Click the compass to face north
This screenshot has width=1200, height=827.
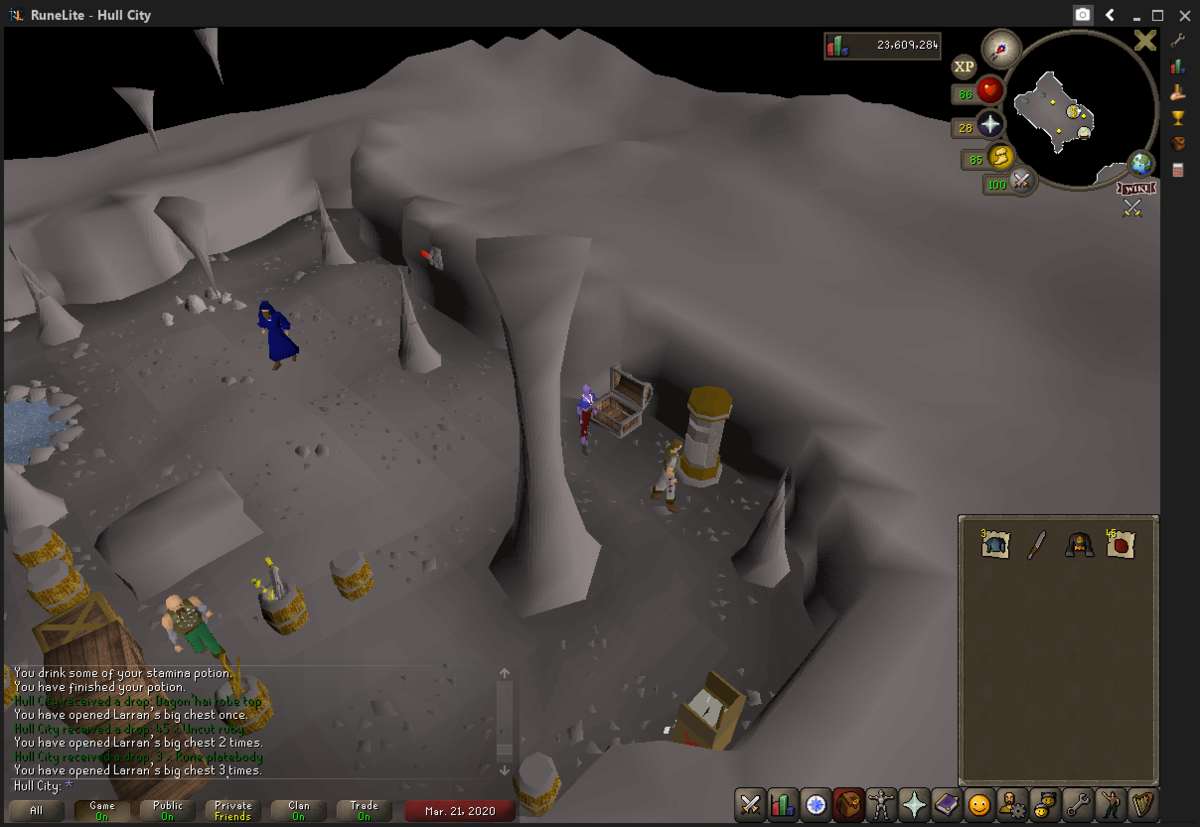(1000, 48)
